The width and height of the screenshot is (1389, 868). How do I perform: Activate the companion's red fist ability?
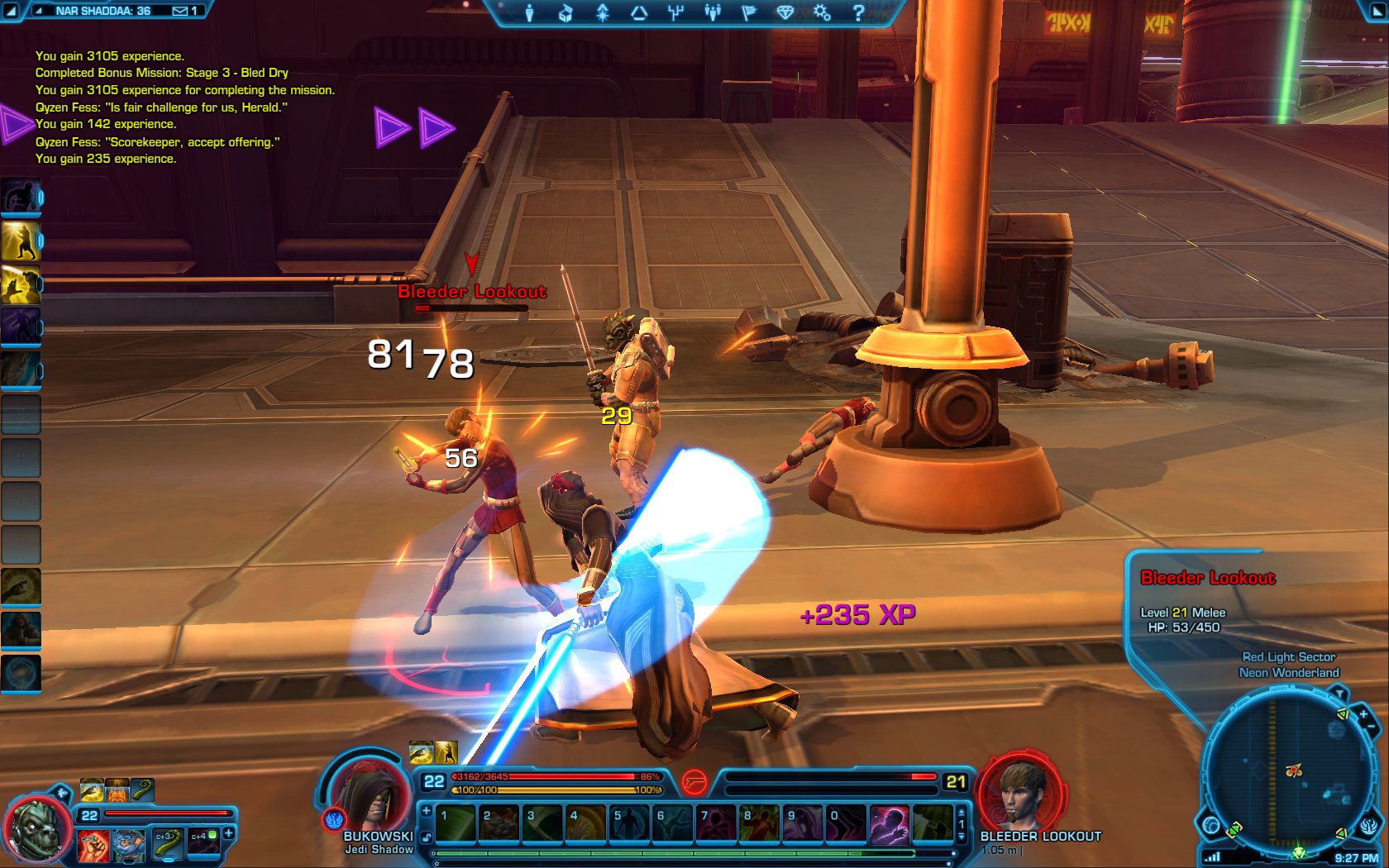tap(94, 847)
